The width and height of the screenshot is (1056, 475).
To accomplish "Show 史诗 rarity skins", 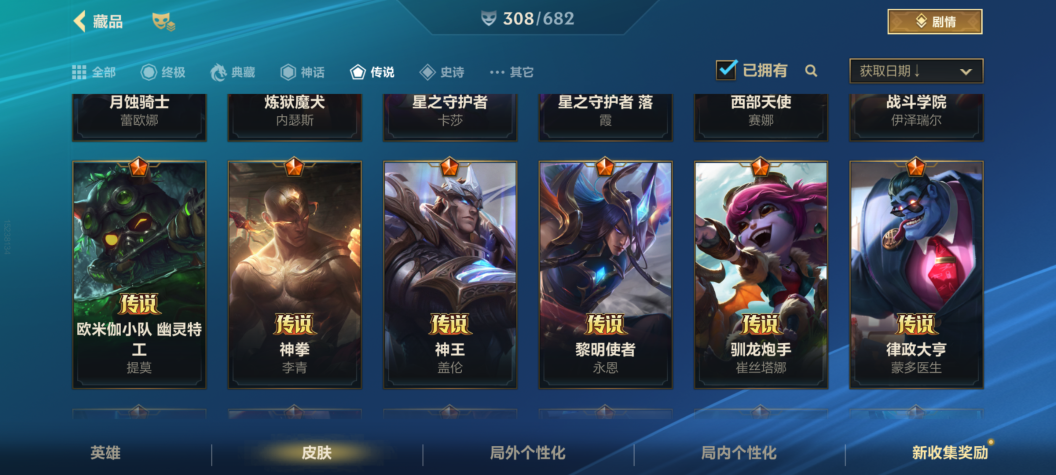I will click(441, 72).
